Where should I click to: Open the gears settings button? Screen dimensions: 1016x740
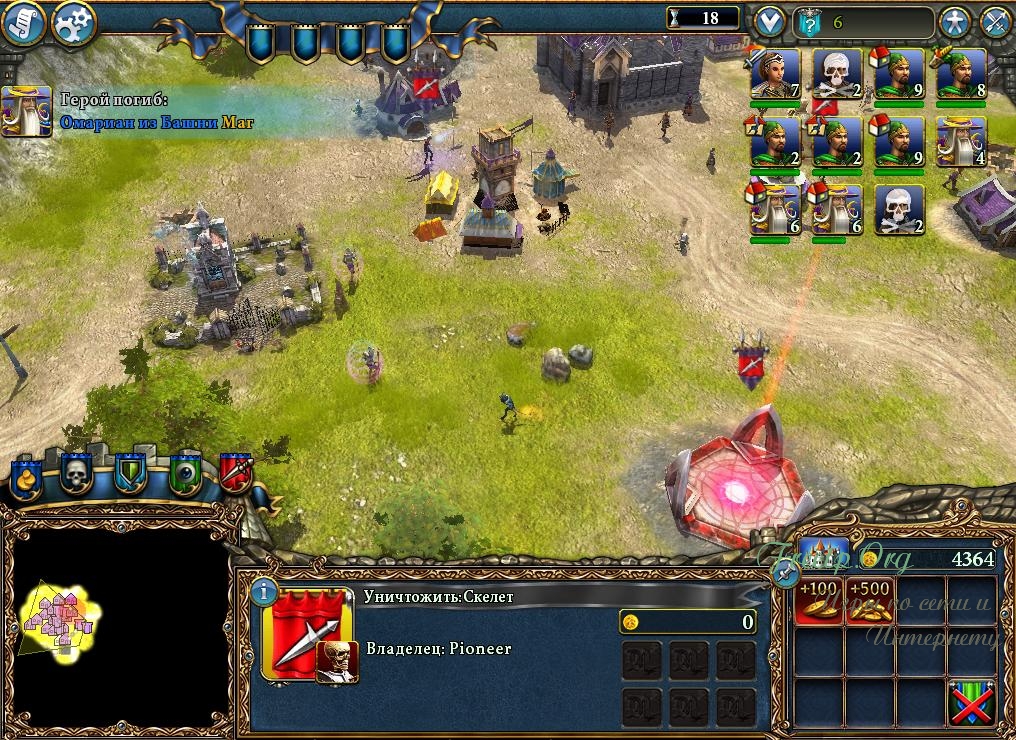click(x=73, y=22)
